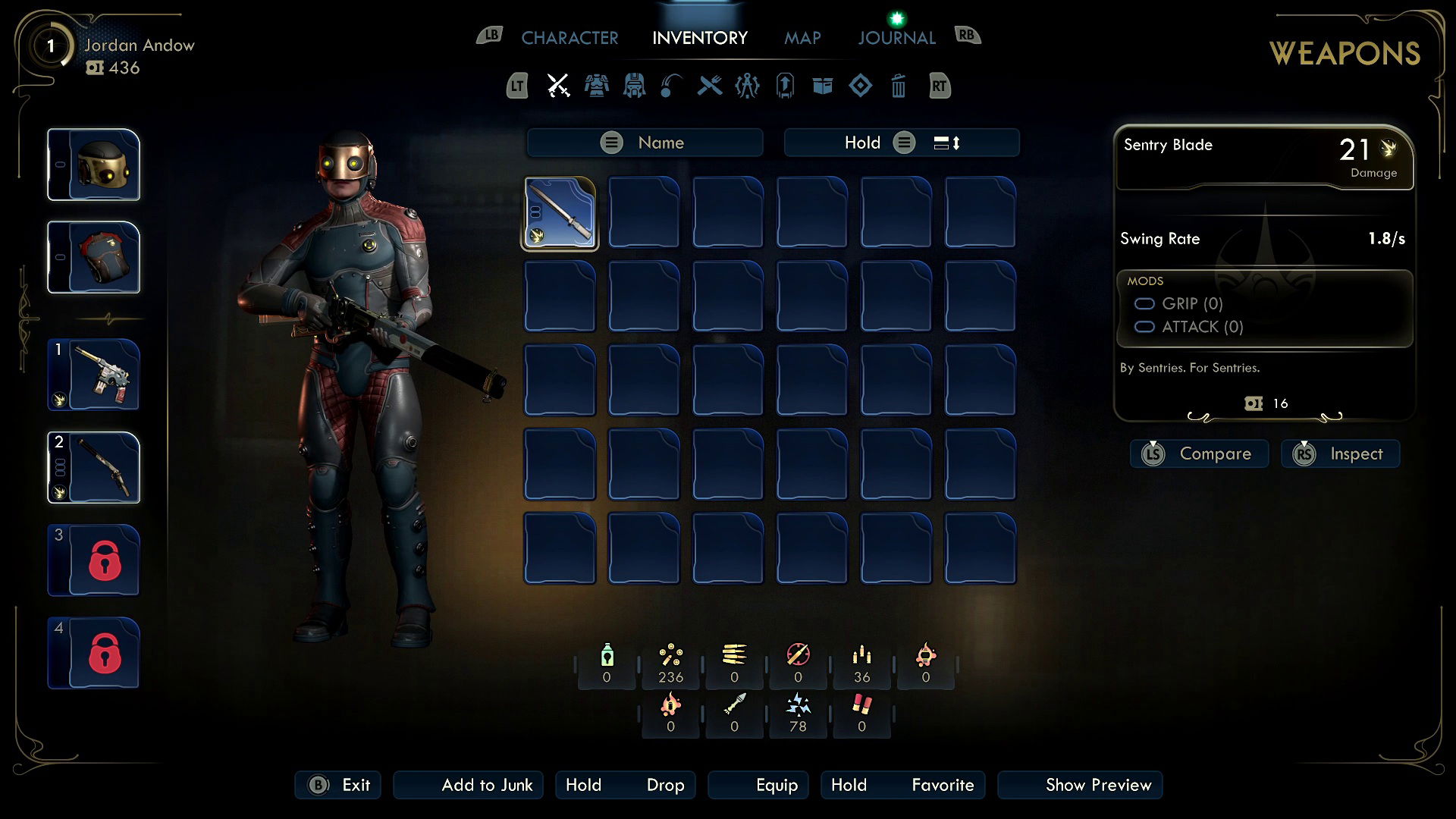Open the helmet category
The width and height of the screenshot is (1456, 819).
click(634, 86)
